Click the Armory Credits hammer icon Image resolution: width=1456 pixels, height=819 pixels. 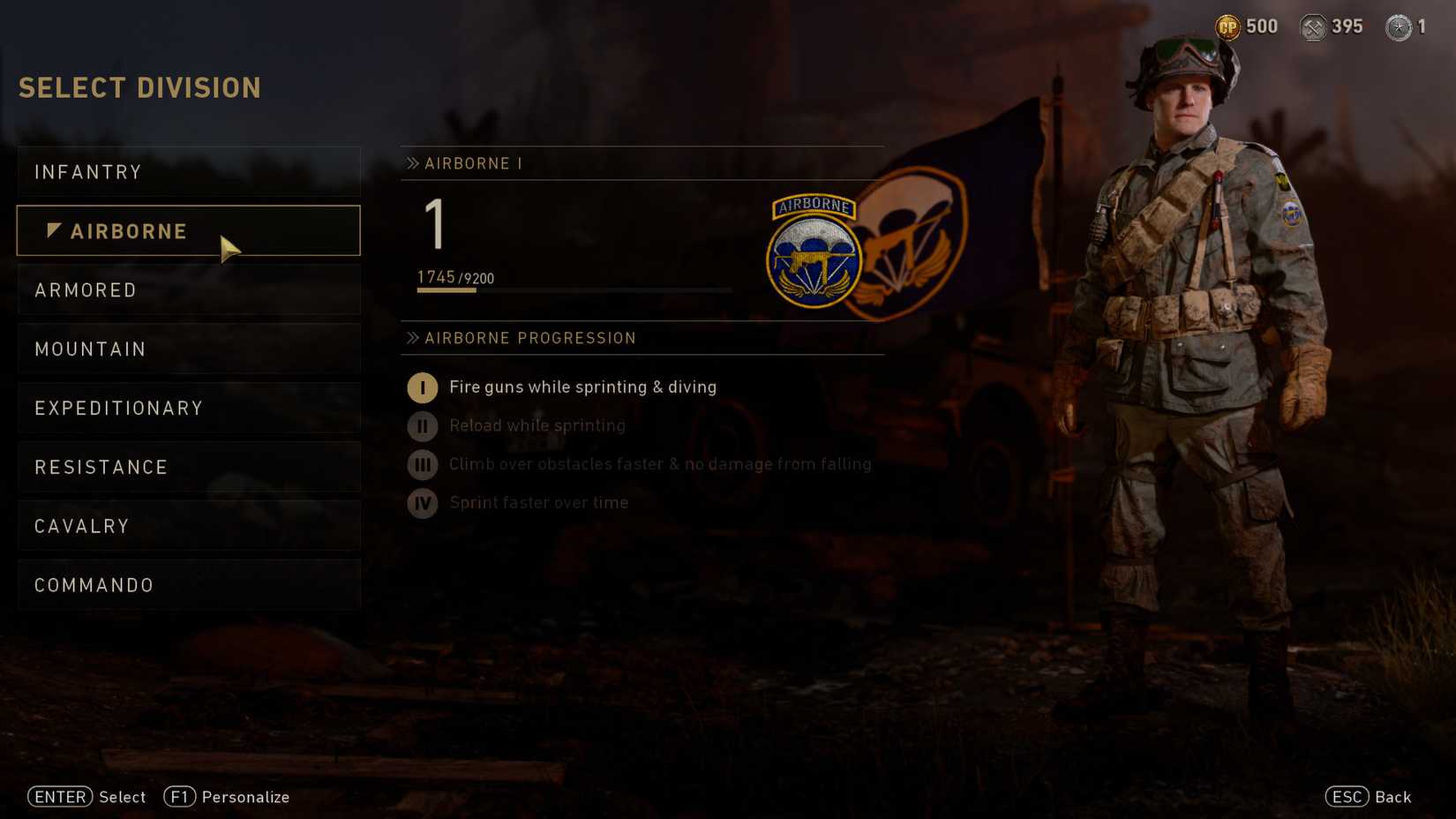pos(1312,26)
